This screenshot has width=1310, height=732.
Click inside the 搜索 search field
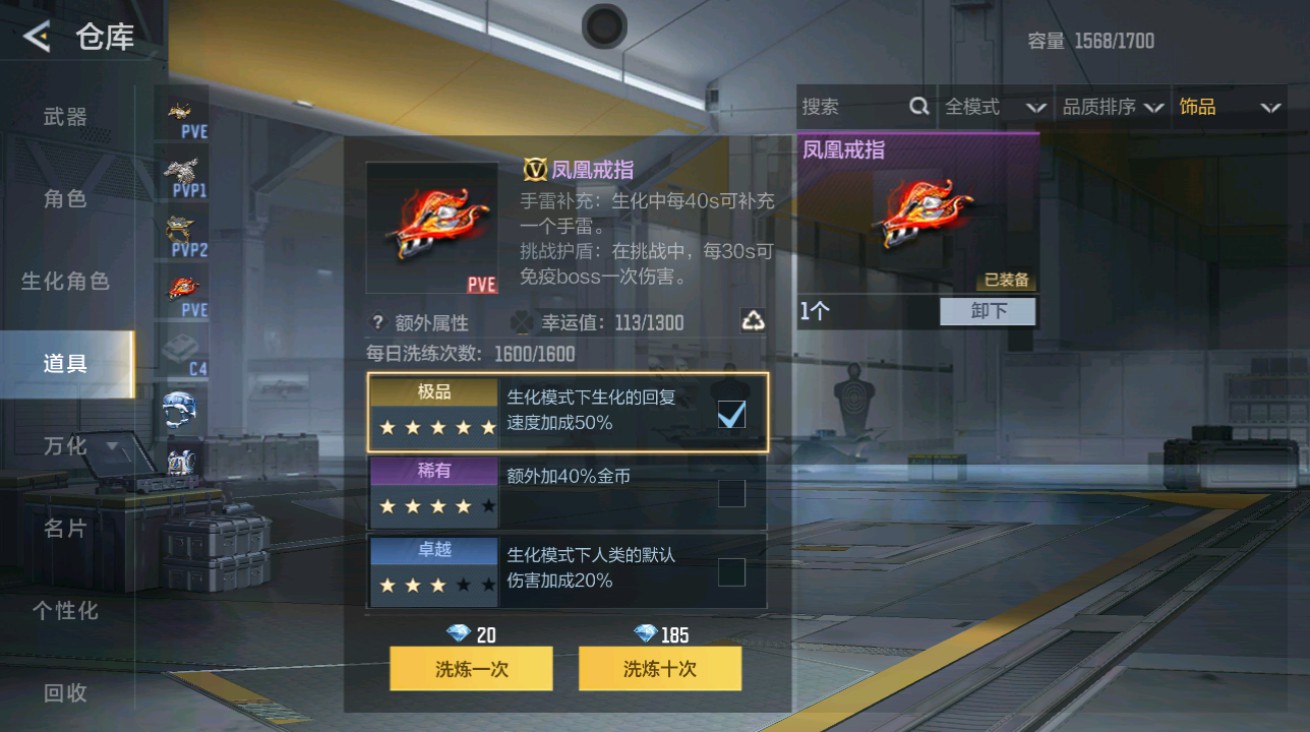pos(850,106)
